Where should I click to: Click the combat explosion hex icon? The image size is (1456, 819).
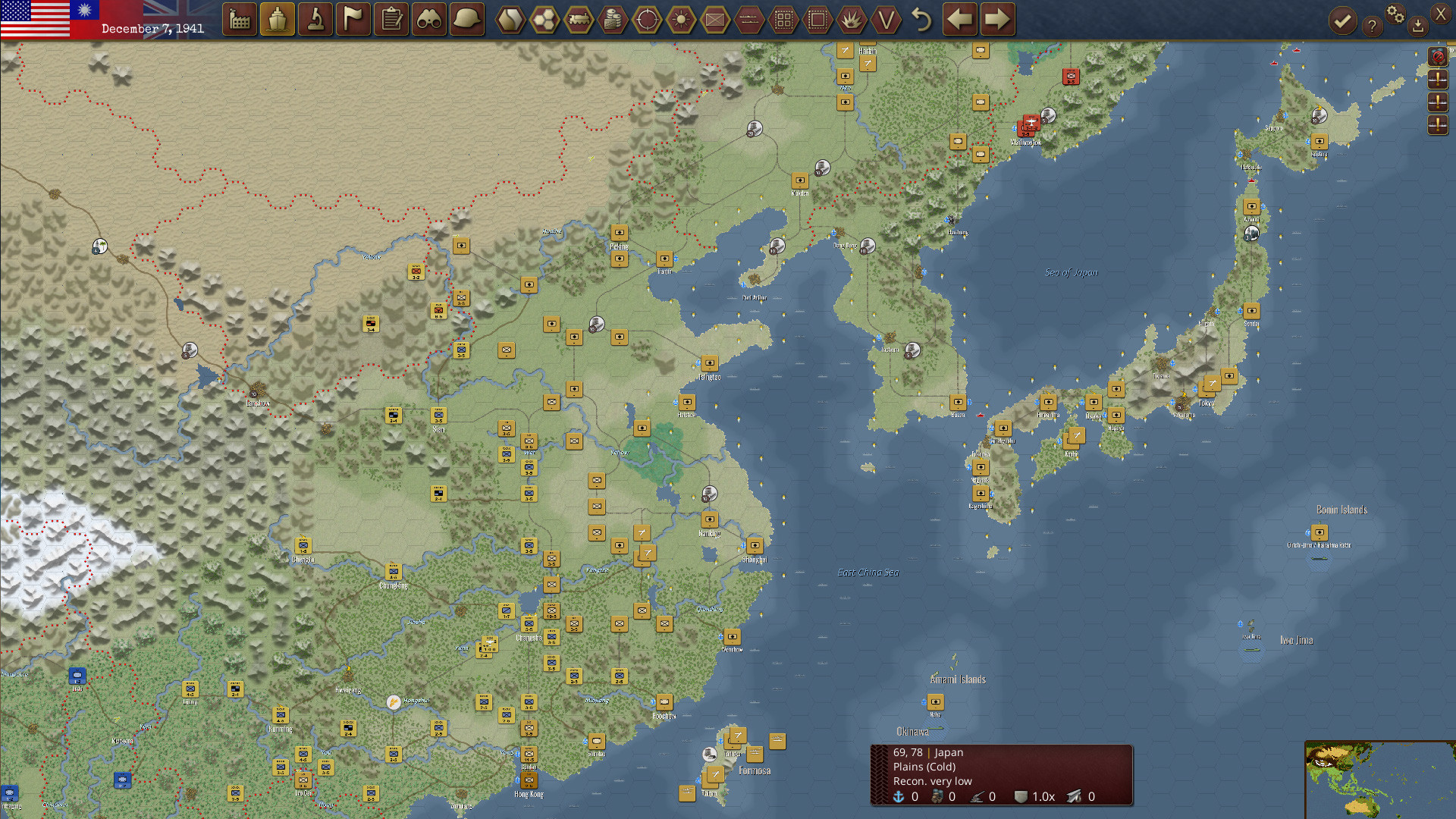pos(850,20)
